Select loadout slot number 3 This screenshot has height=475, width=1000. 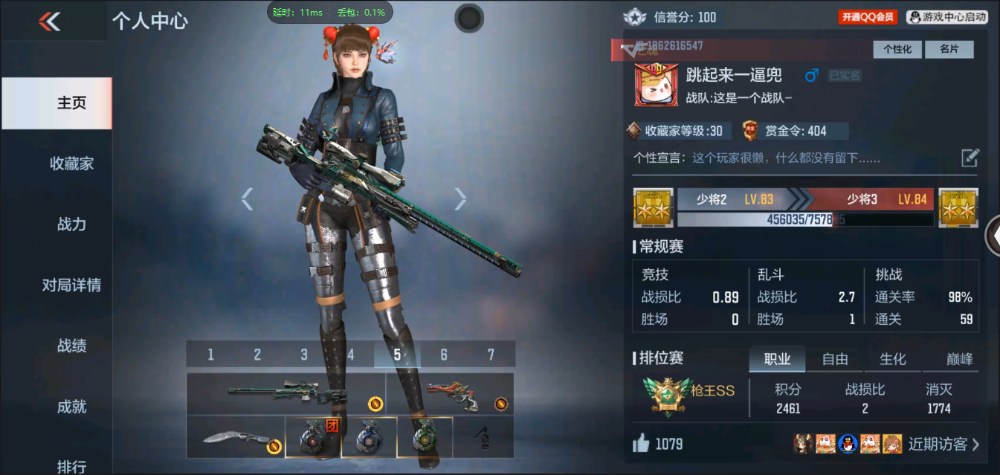(x=304, y=354)
